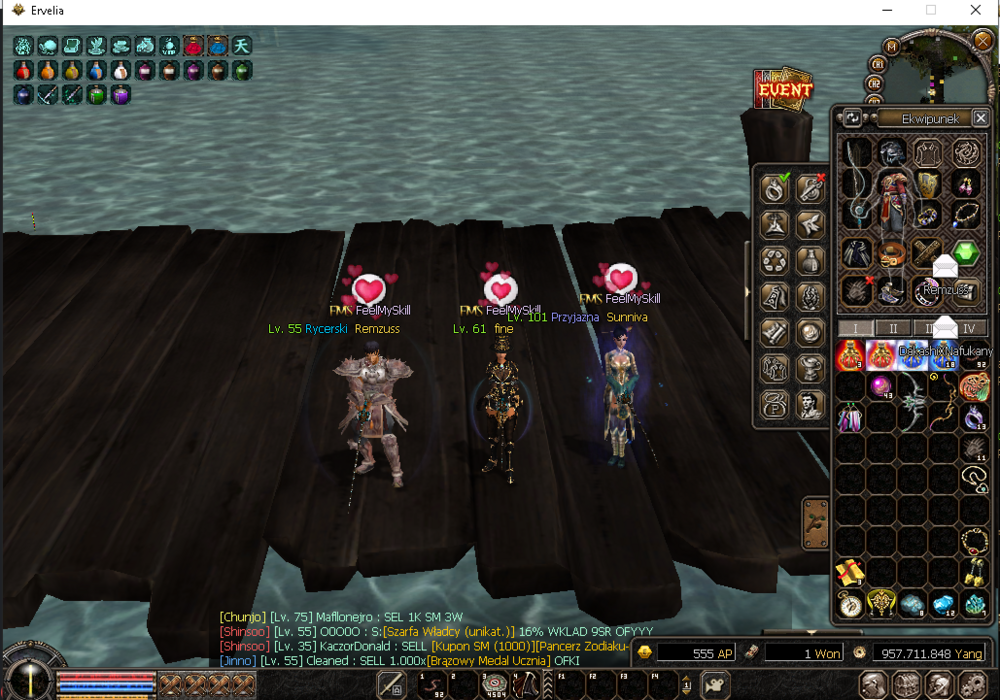Viewport: 1000px width, 700px height.
Task: Click the branch icon brown side button
Action: tap(814, 524)
